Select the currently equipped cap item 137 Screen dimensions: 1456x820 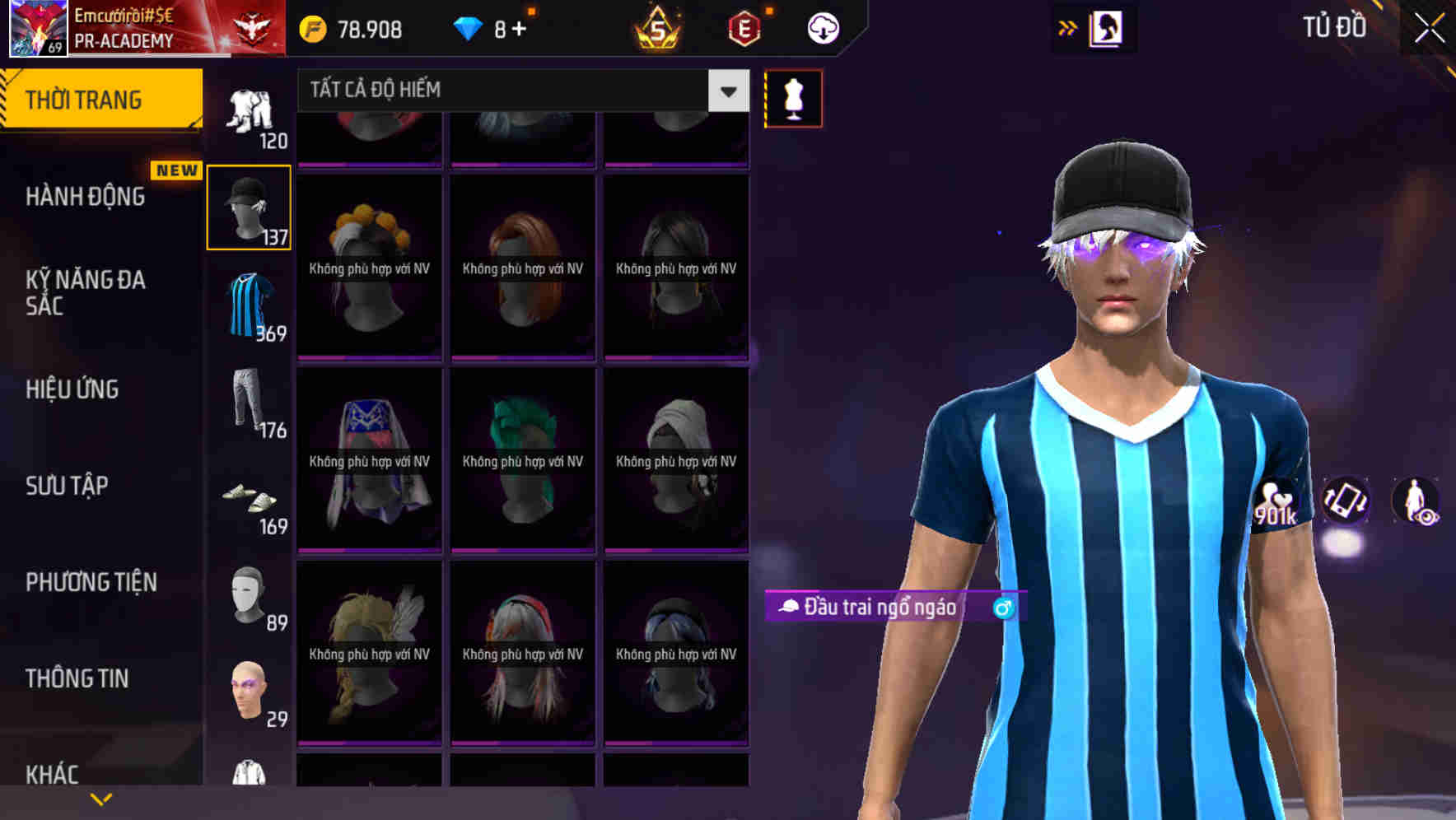click(249, 206)
